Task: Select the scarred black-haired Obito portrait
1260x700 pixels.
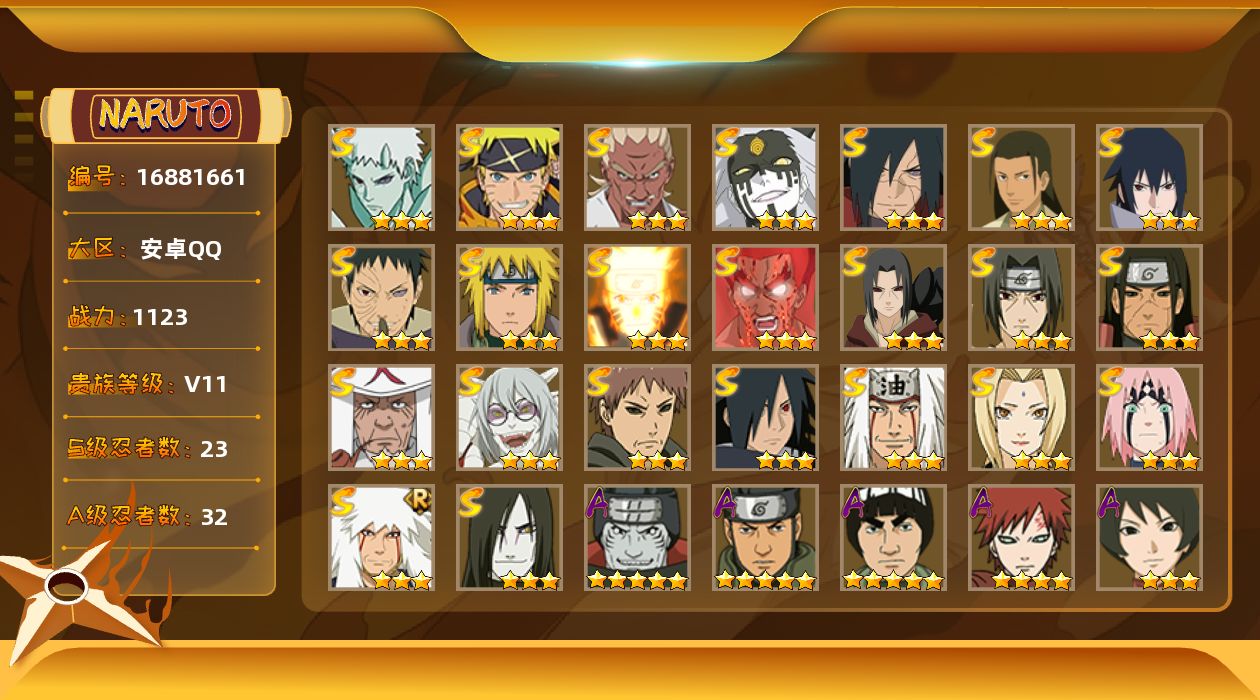Action: [382, 297]
